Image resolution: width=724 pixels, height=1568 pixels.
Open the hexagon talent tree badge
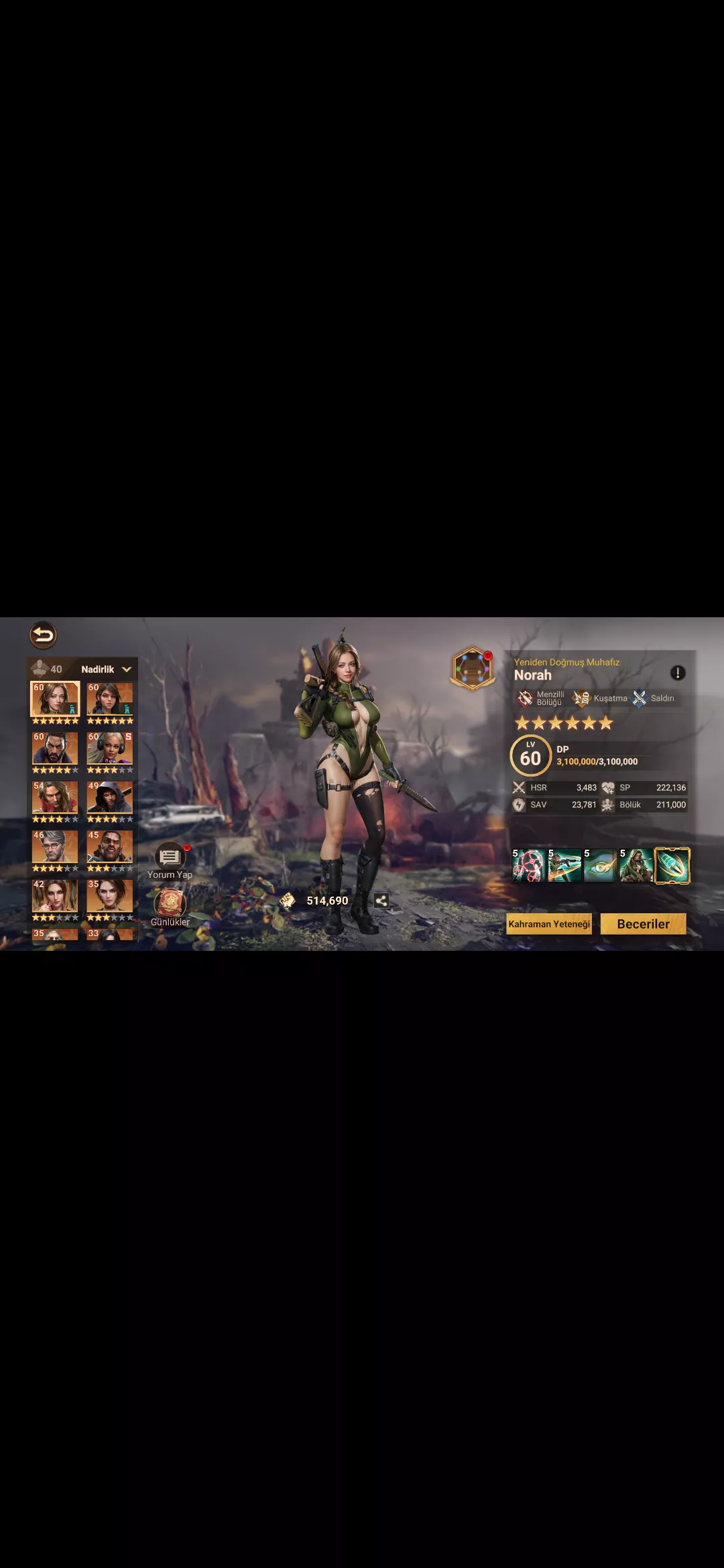(x=473, y=668)
